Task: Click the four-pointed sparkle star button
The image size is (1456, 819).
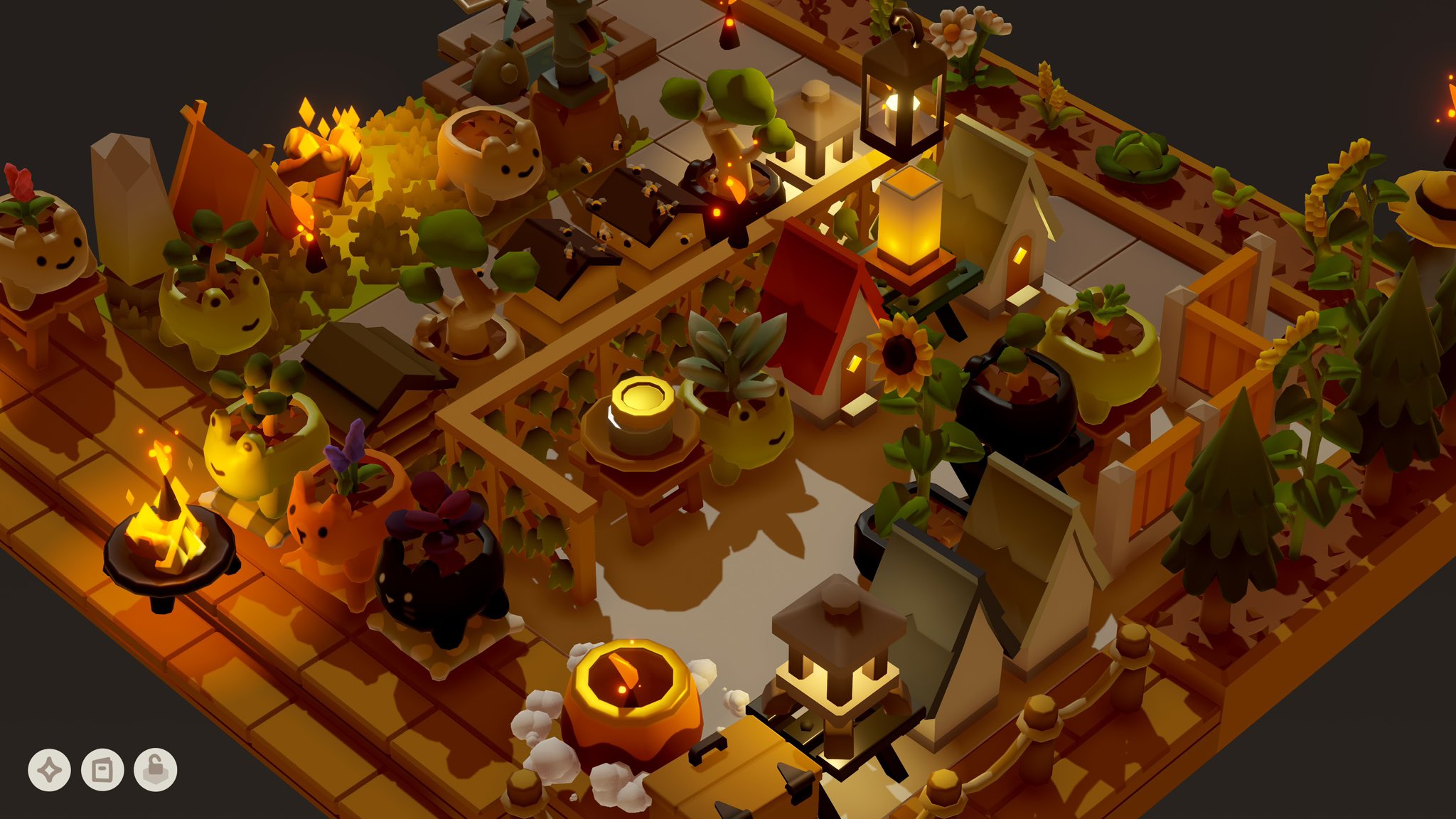Action: click(49, 770)
